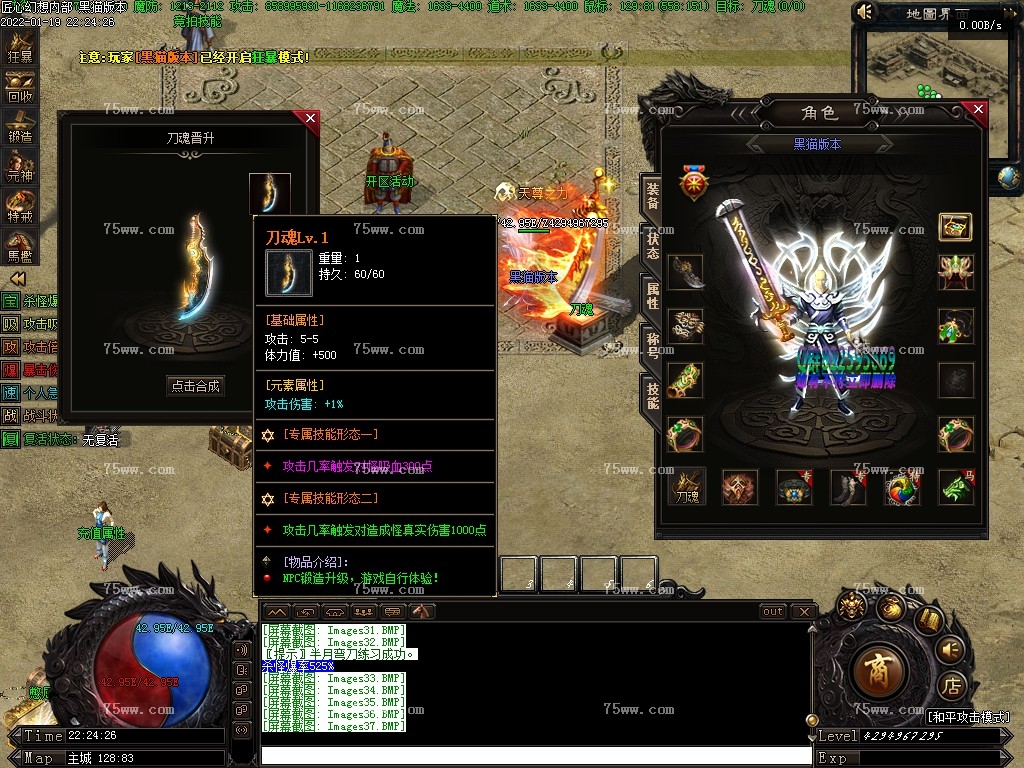Open the treasure chest icon in character panel

[x=955, y=227]
